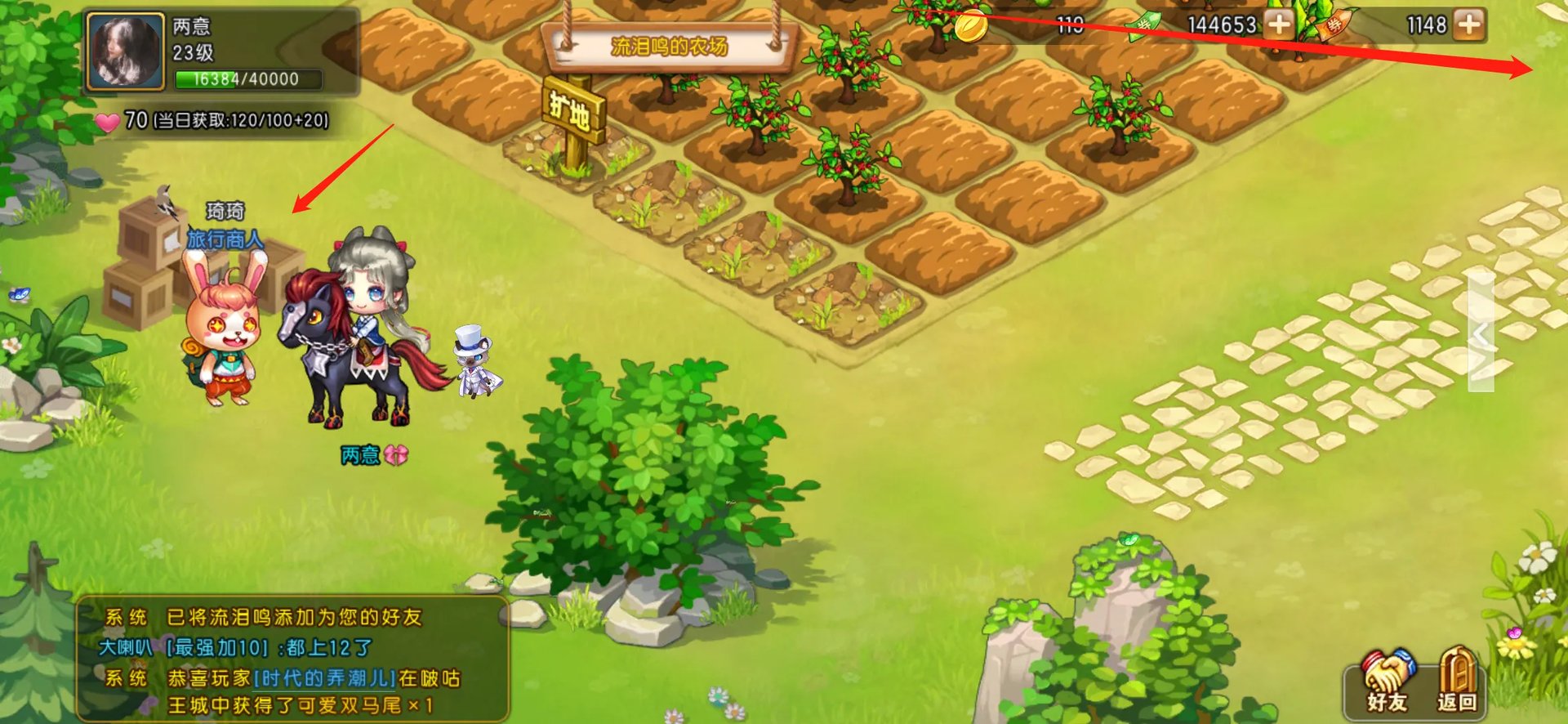Click the plus button next to 1148
1568x724 pixels.
point(1468,25)
